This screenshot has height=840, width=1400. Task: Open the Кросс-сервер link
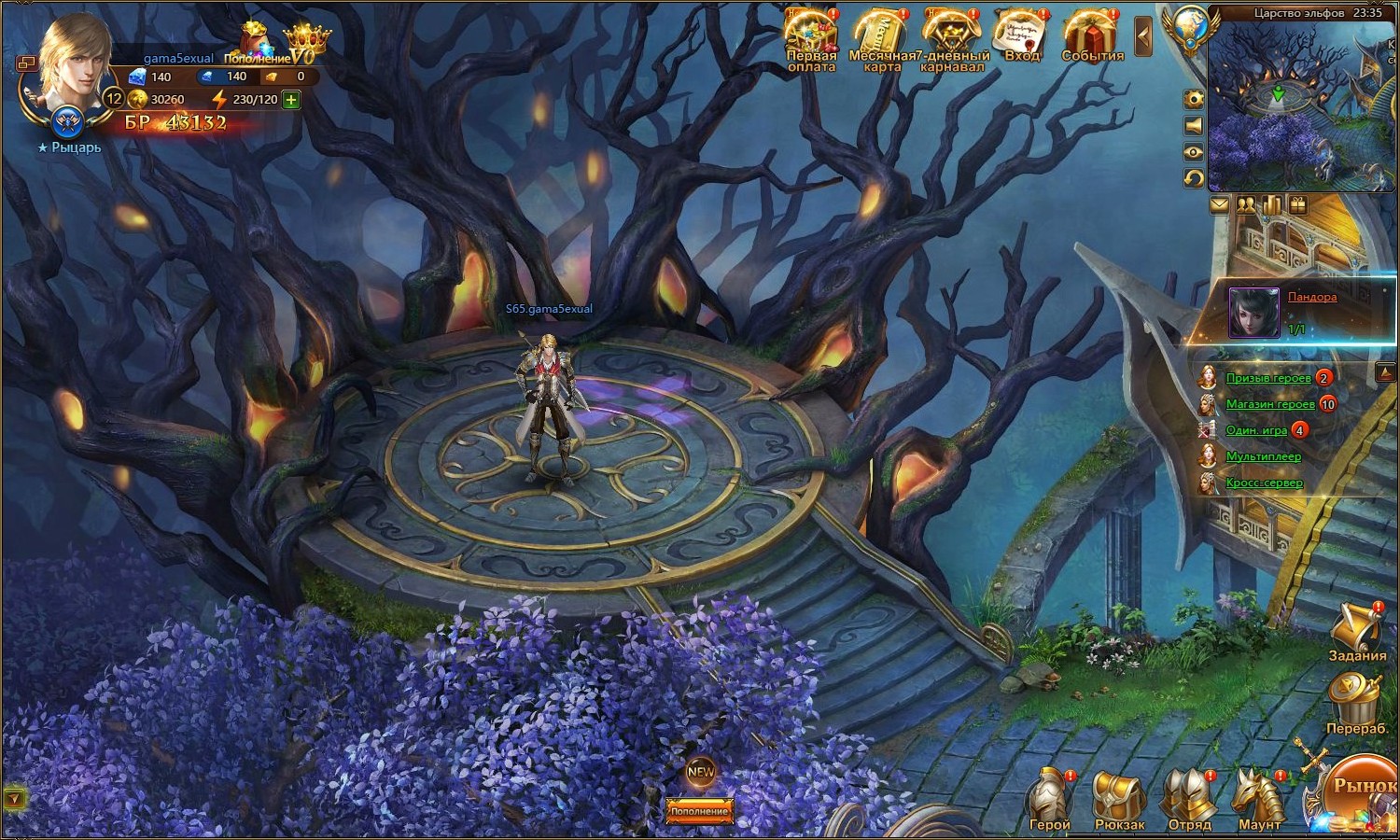tap(1264, 483)
